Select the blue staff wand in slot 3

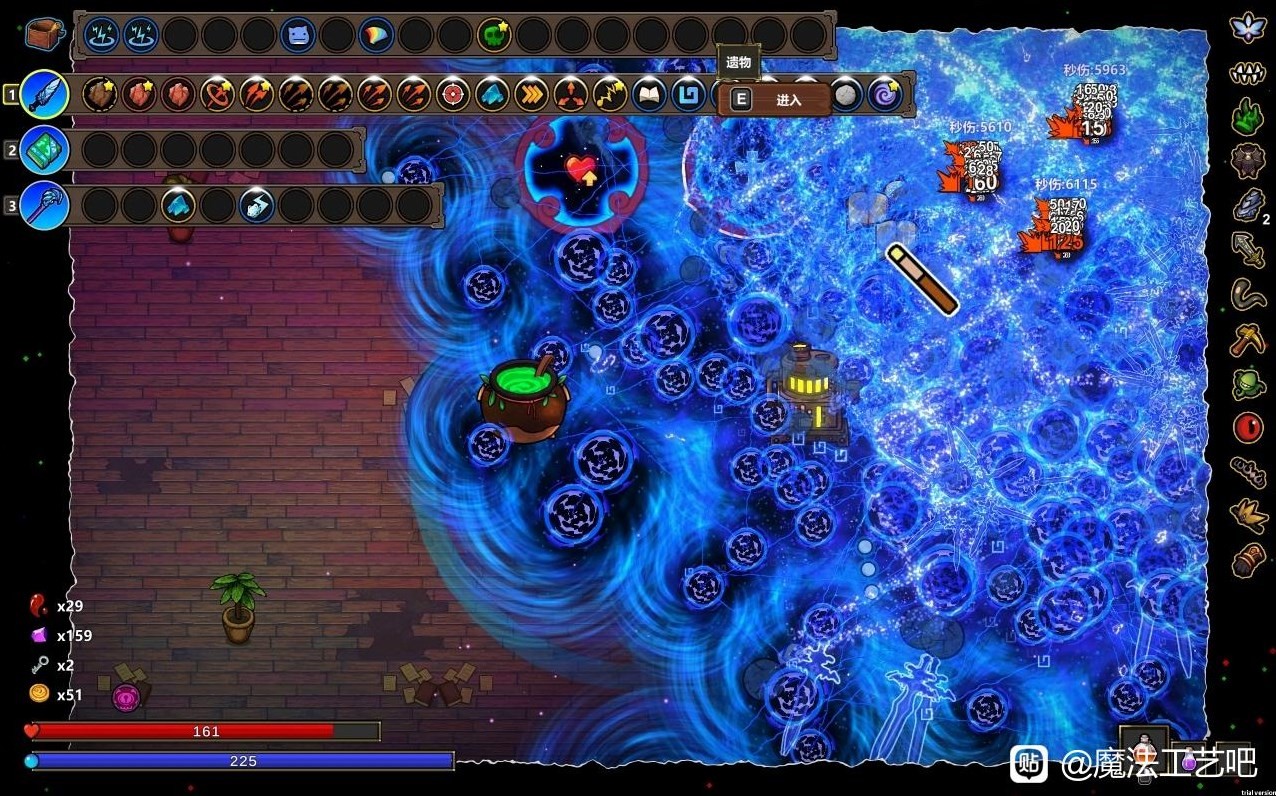click(x=44, y=205)
